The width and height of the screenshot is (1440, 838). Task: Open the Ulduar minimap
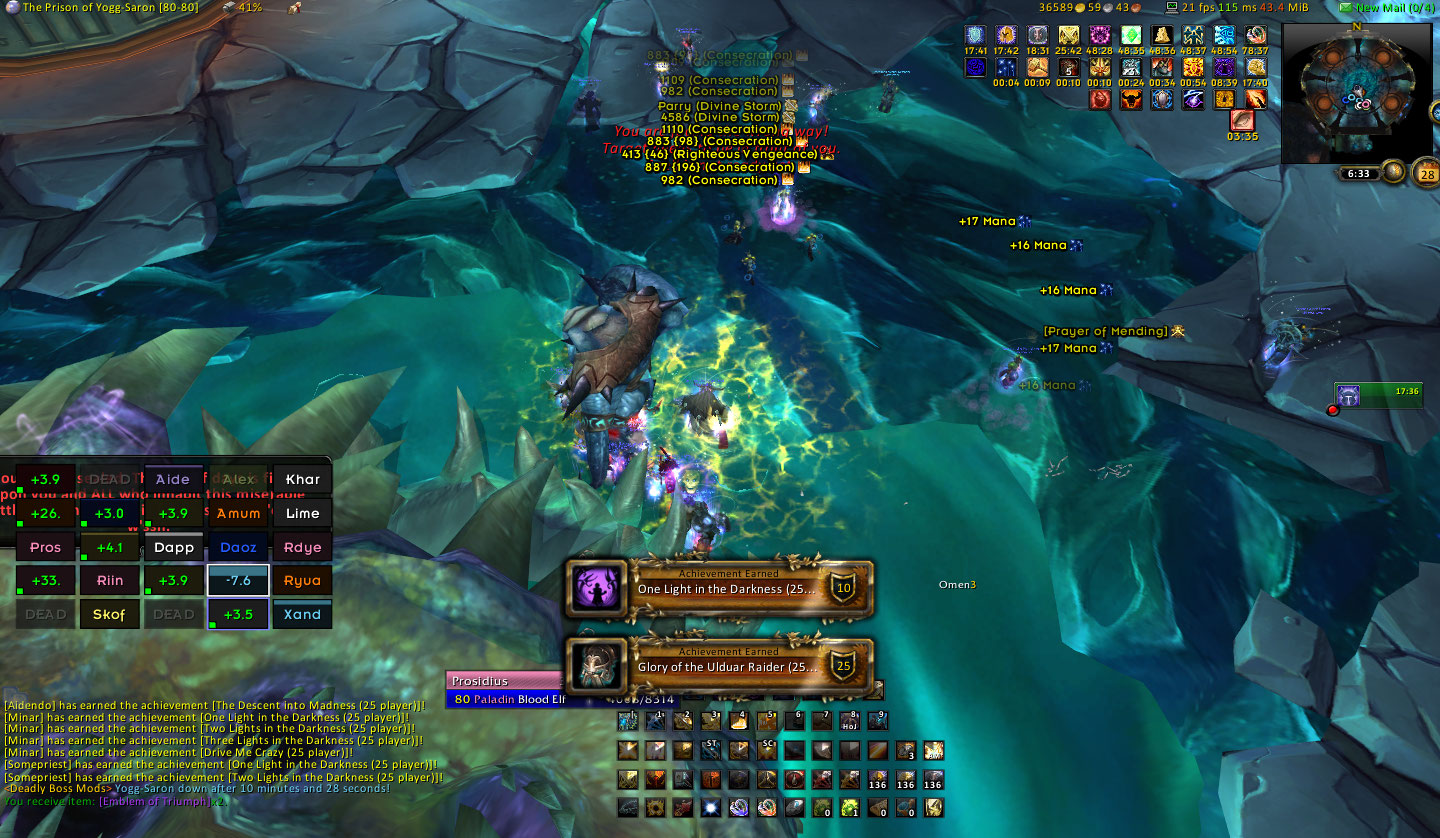(1356, 92)
